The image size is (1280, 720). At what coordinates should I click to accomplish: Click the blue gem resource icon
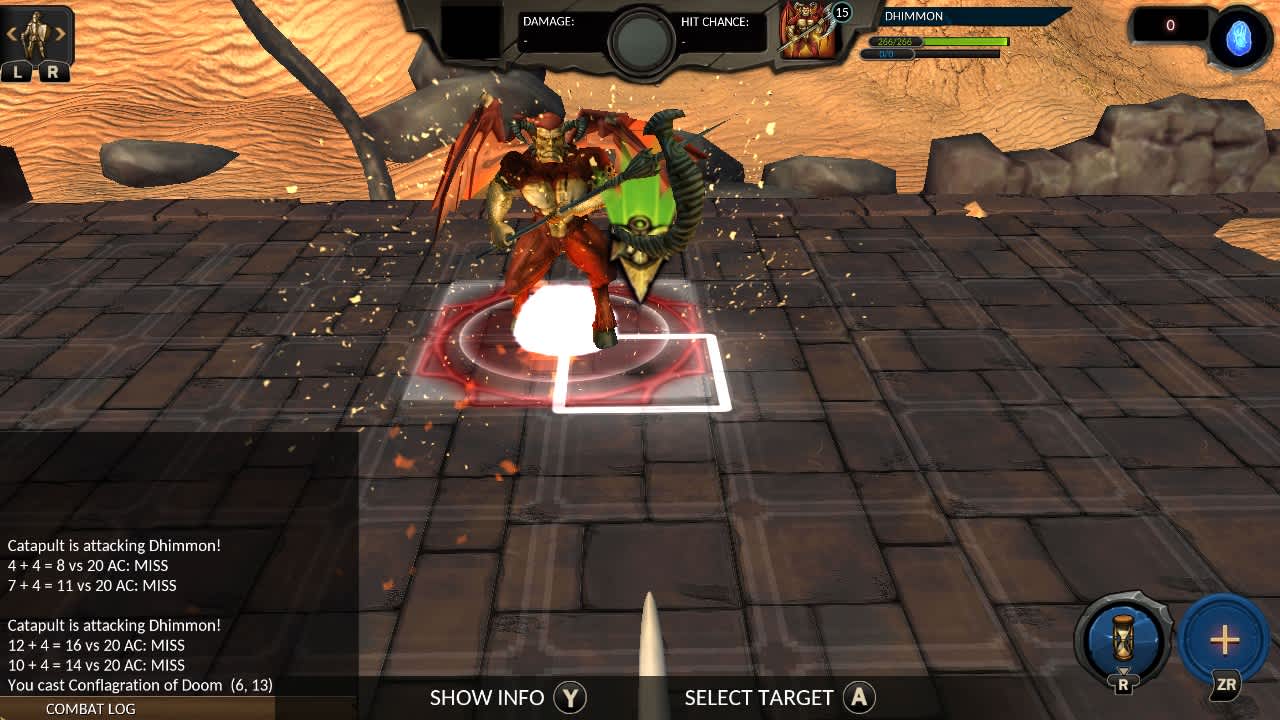tap(1237, 38)
